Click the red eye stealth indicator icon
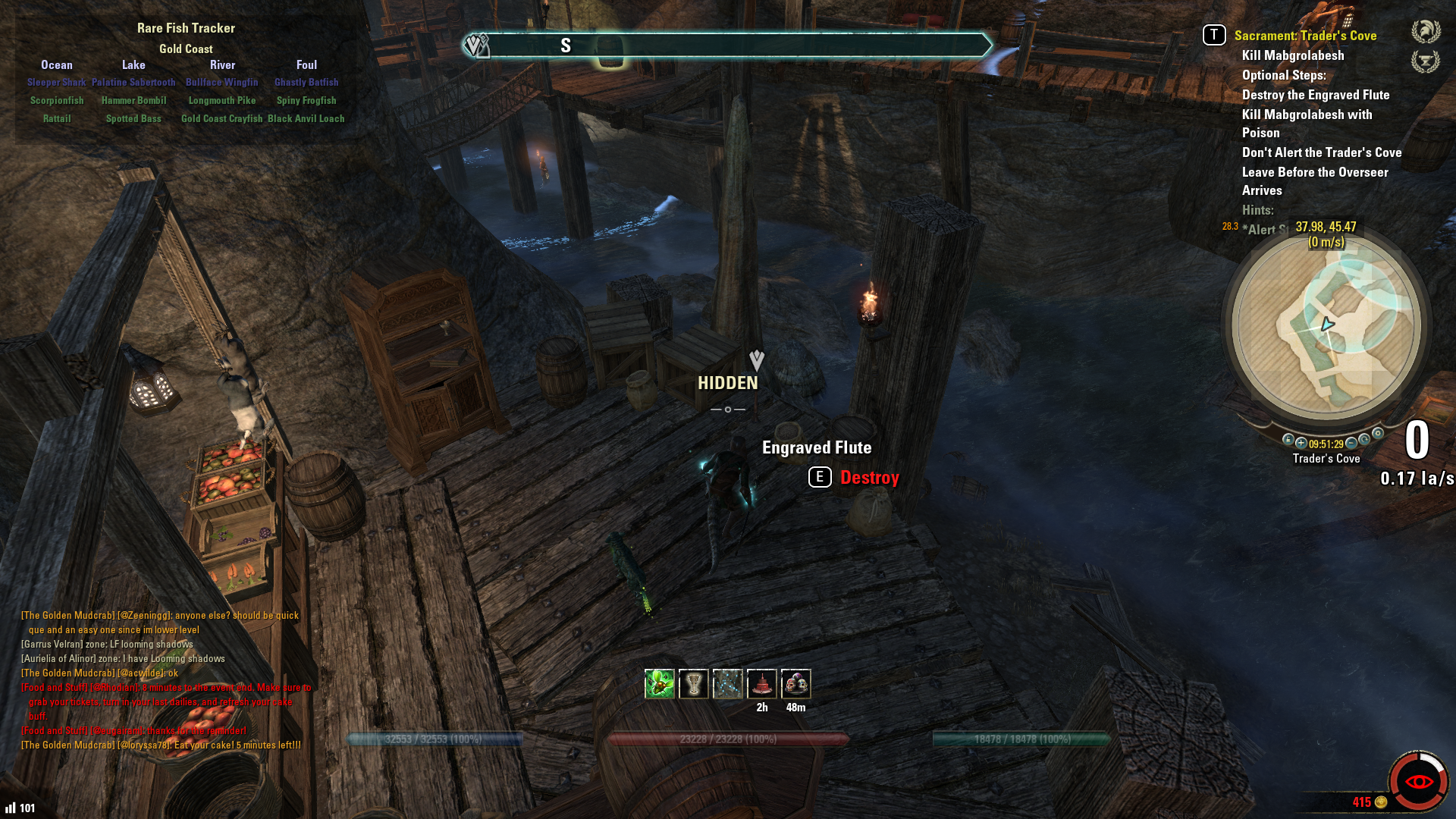 point(1418,782)
